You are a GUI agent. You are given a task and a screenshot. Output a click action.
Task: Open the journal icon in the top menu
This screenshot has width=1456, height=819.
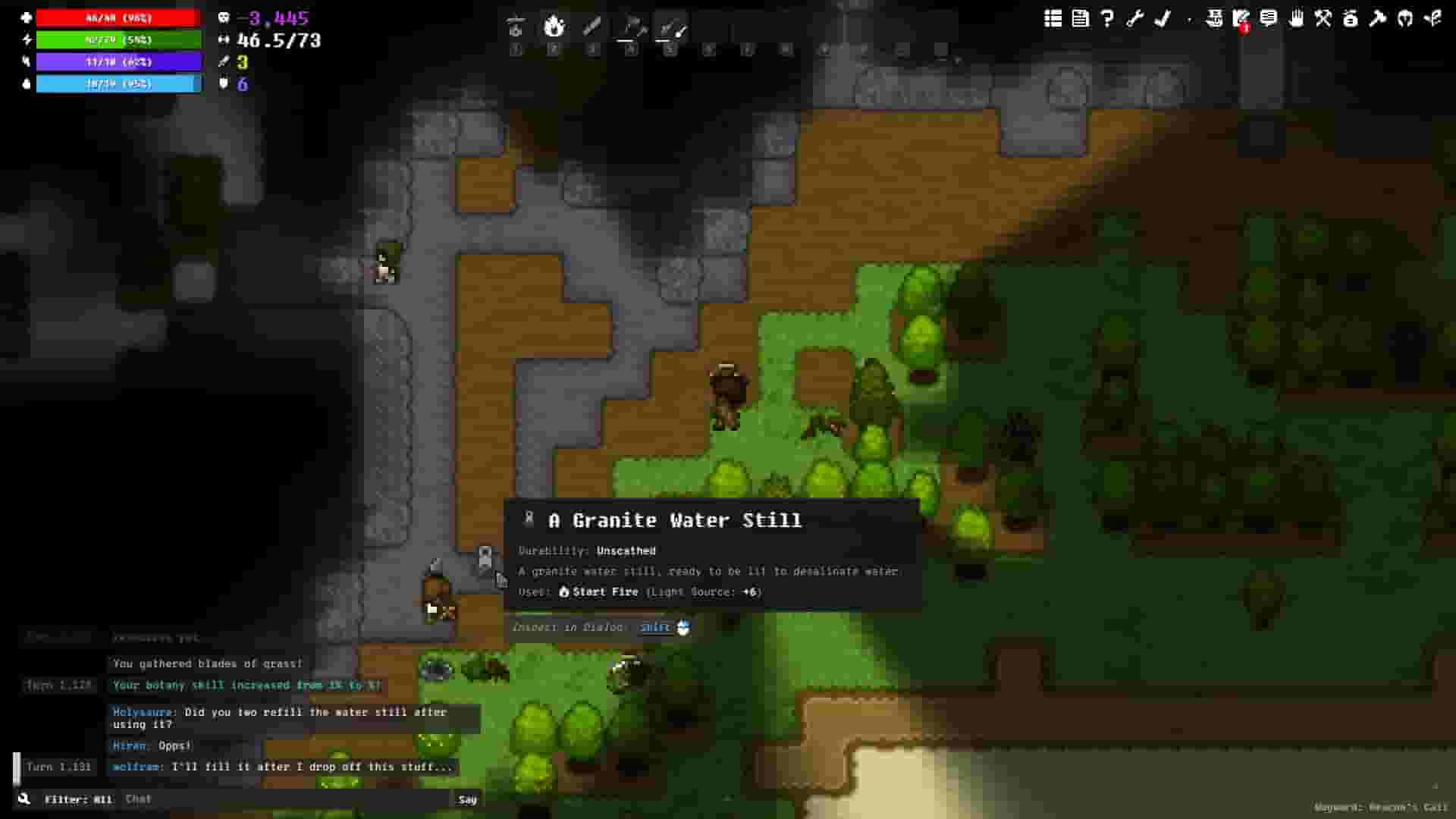coord(1080,20)
